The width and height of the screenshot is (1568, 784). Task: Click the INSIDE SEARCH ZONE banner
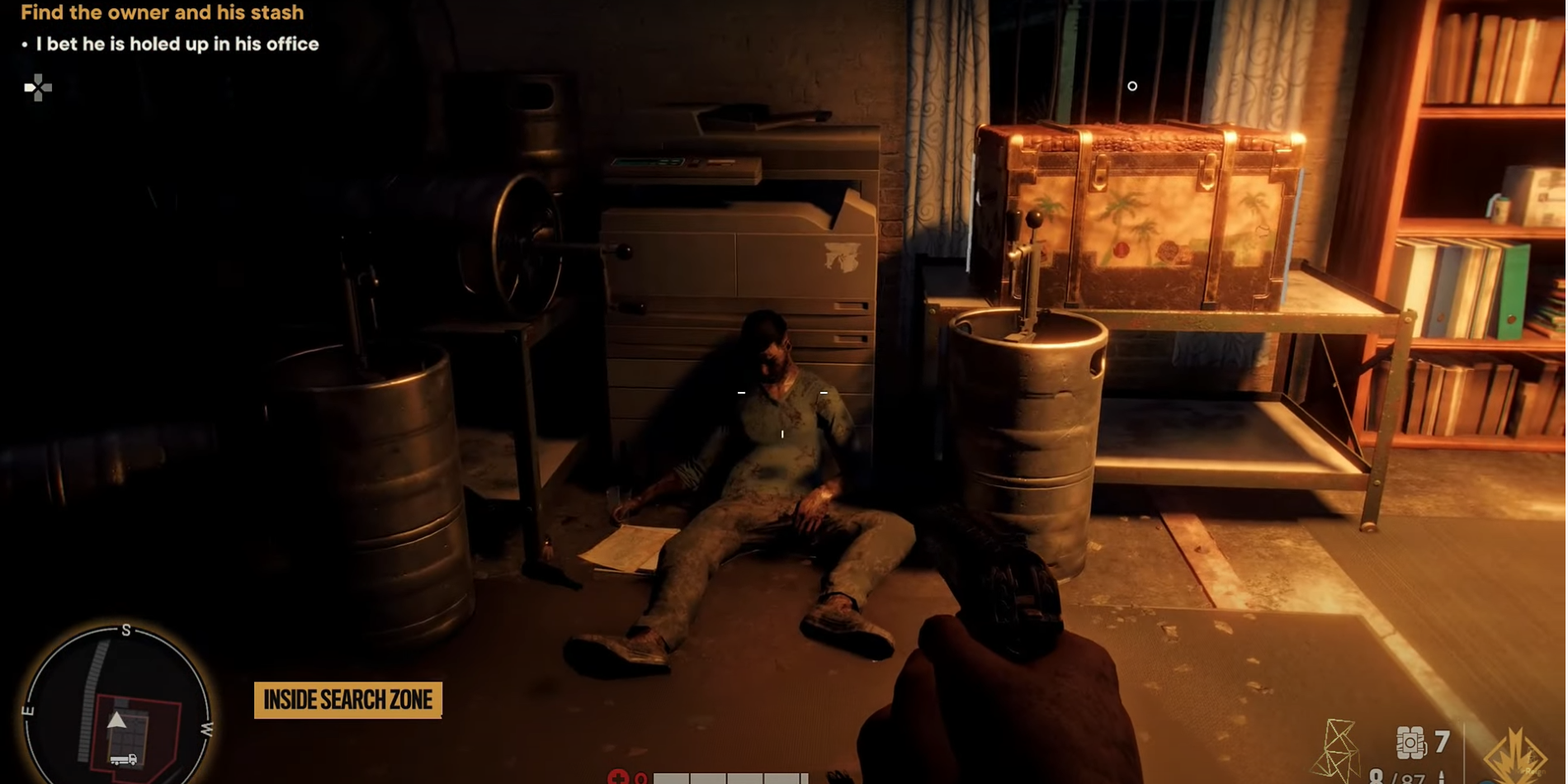click(347, 701)
